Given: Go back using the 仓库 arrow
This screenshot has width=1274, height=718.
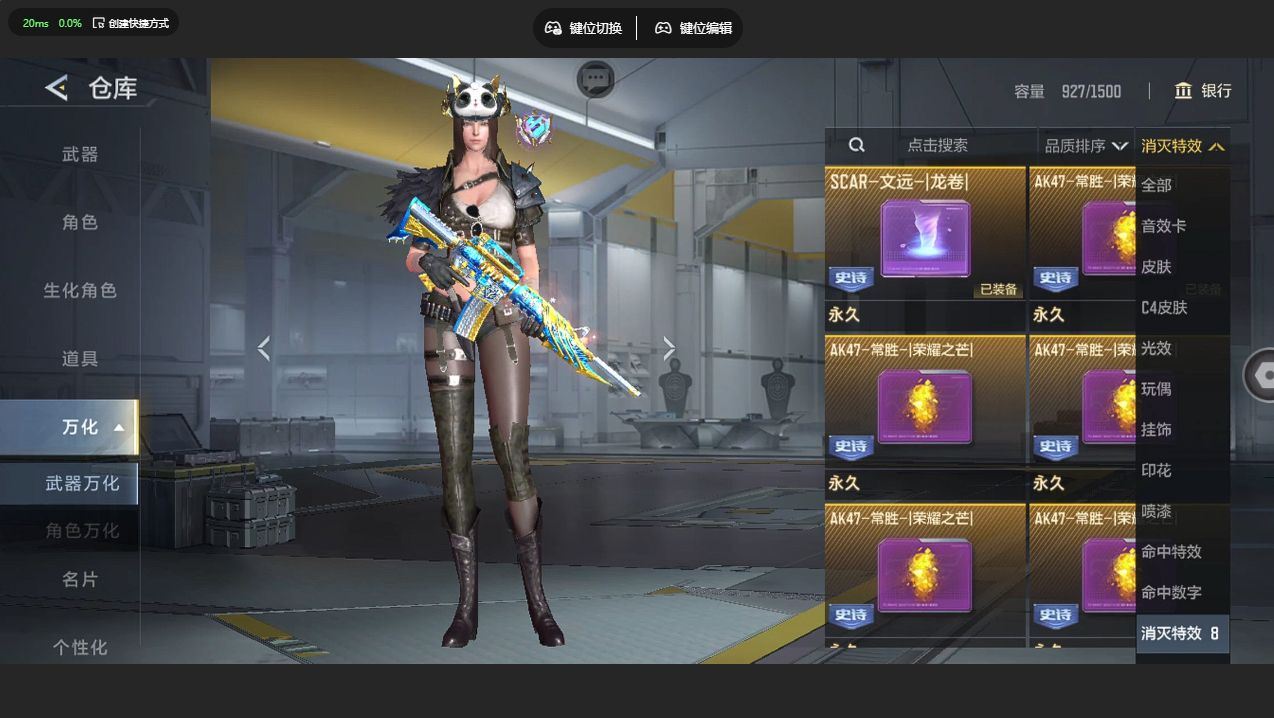Looking at the screenshot, I should point(56,88).
